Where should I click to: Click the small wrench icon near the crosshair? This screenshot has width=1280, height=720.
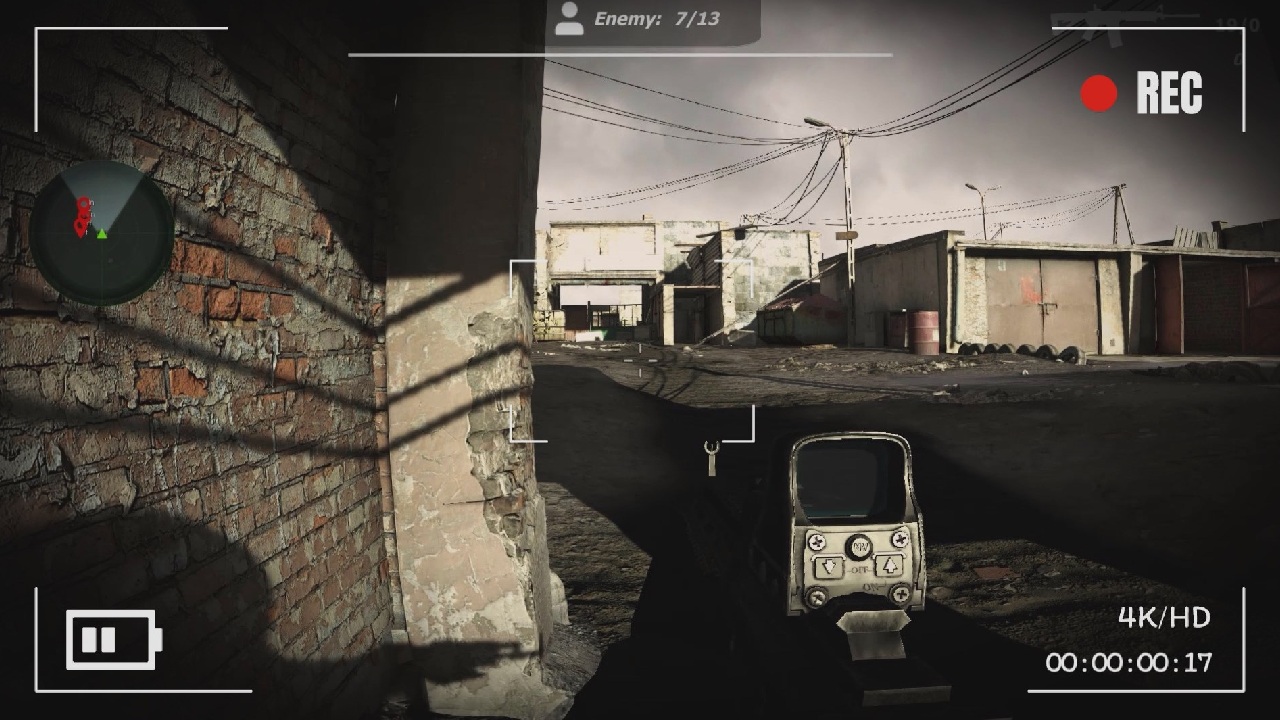[710, 459]
